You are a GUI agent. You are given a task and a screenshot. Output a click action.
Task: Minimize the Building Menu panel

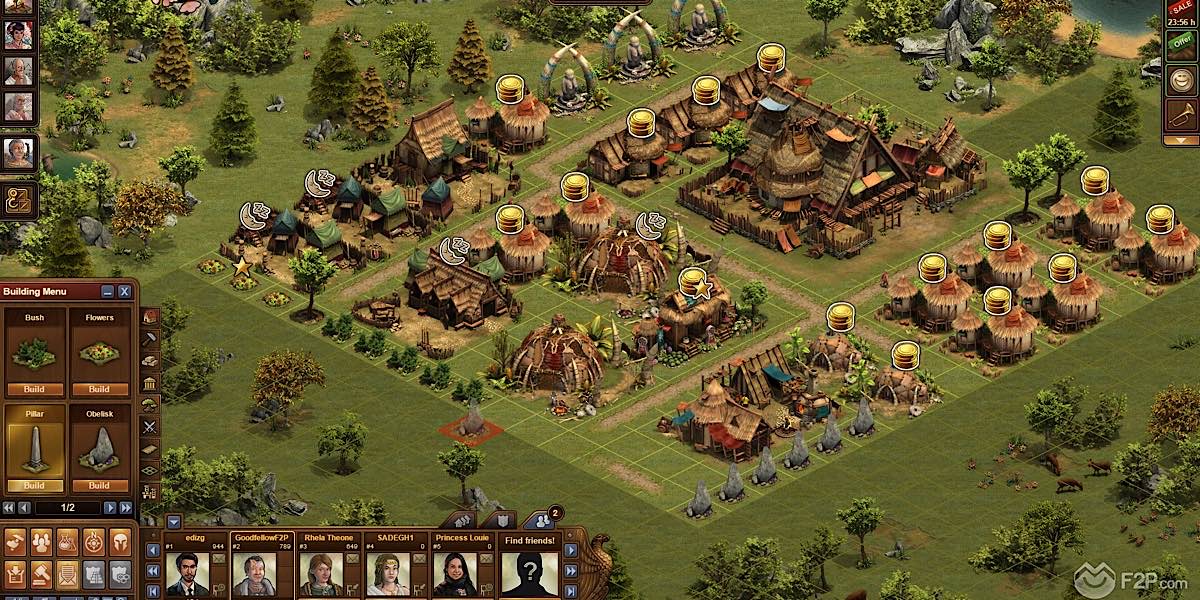point(108,291)
